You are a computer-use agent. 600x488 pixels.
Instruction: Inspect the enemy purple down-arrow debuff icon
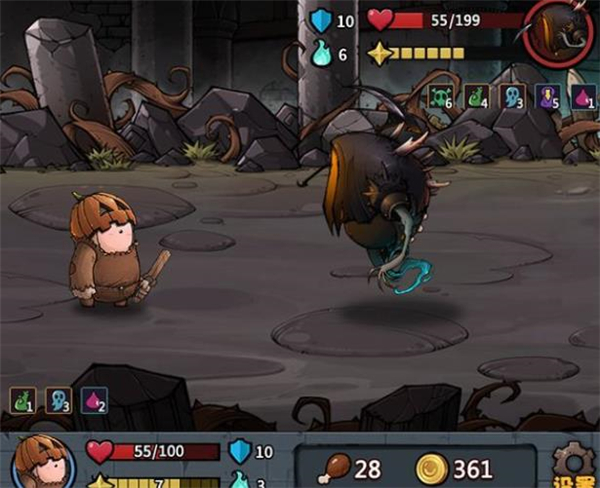pos(547,97)
